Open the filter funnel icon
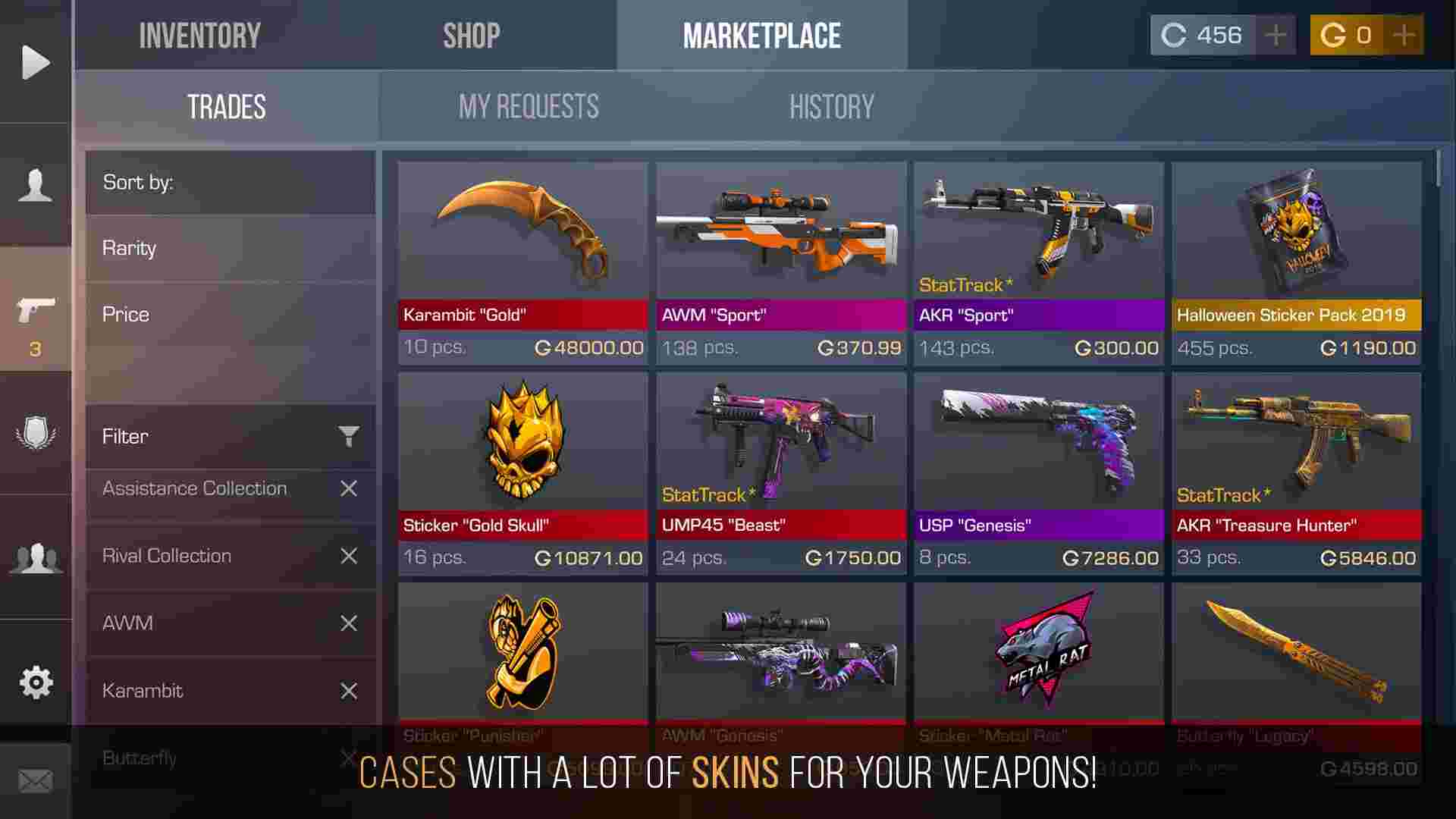 [x=348, y=437]
